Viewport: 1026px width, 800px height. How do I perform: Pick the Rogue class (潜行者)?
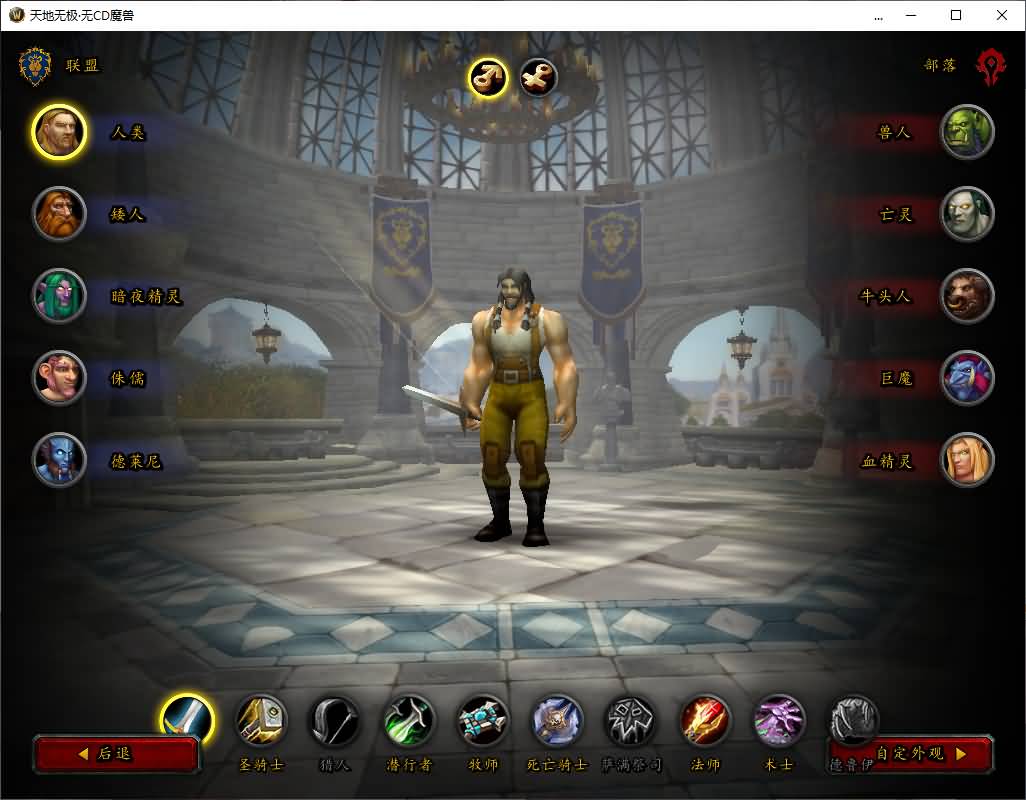[409, 720]
